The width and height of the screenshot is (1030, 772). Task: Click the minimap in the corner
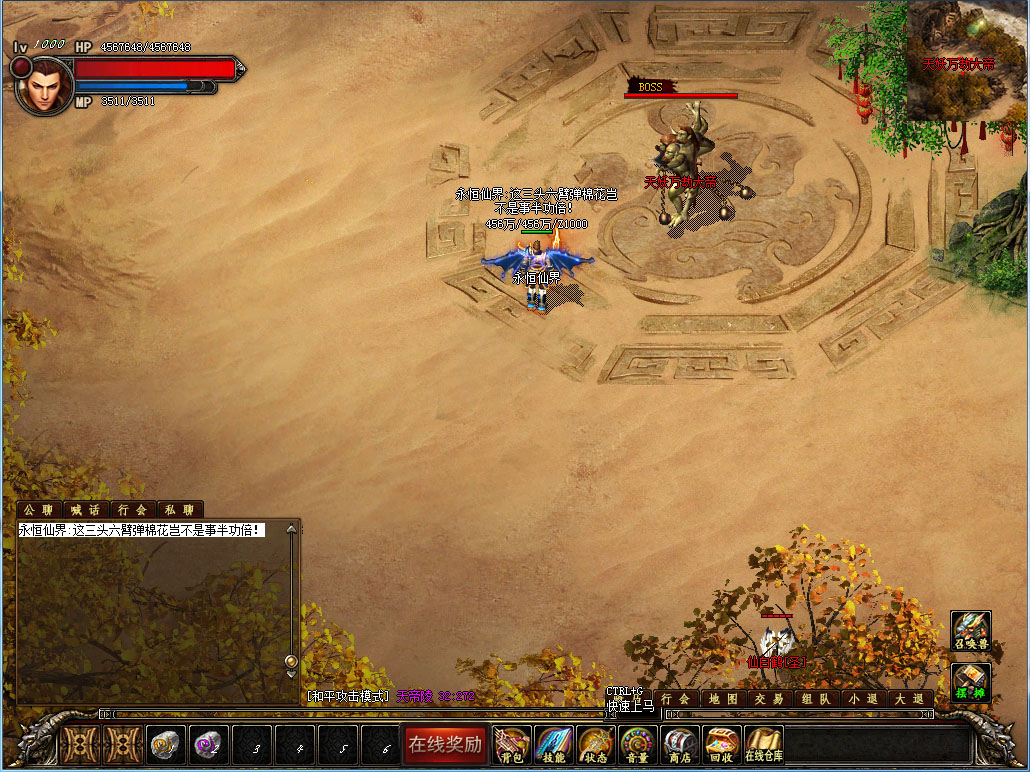(x=967, y=60)
